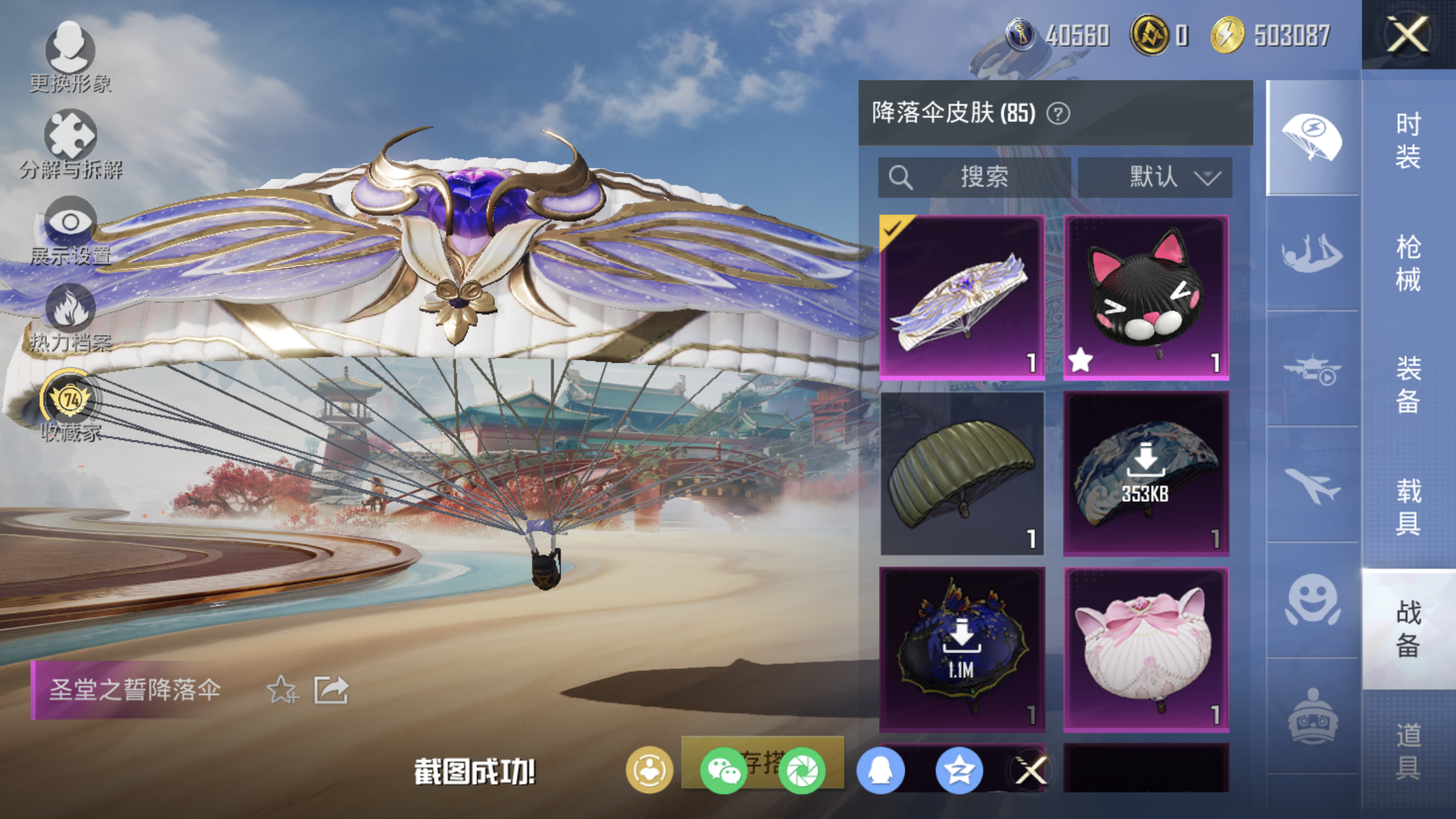
Task: Open 更换形象 change appearance
Action: [x=70, y=56]
